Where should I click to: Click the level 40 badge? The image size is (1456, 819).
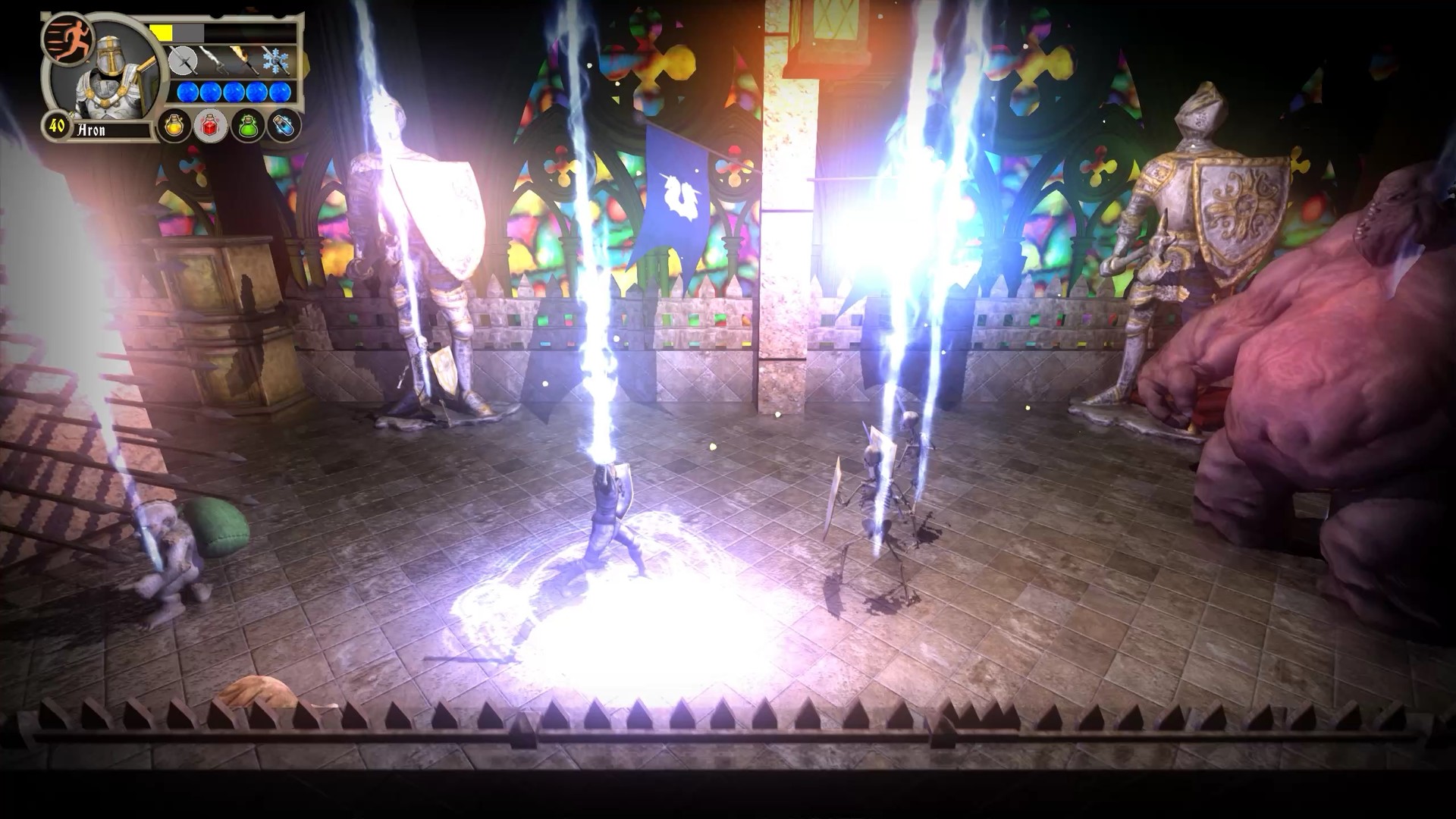coord(56,127)
